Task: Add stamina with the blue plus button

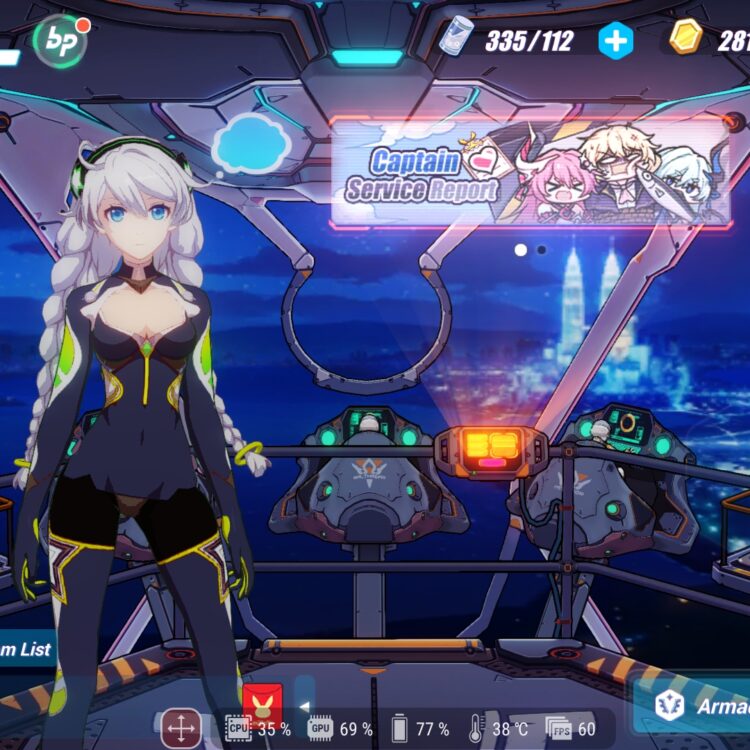Action: coord(616,40)
